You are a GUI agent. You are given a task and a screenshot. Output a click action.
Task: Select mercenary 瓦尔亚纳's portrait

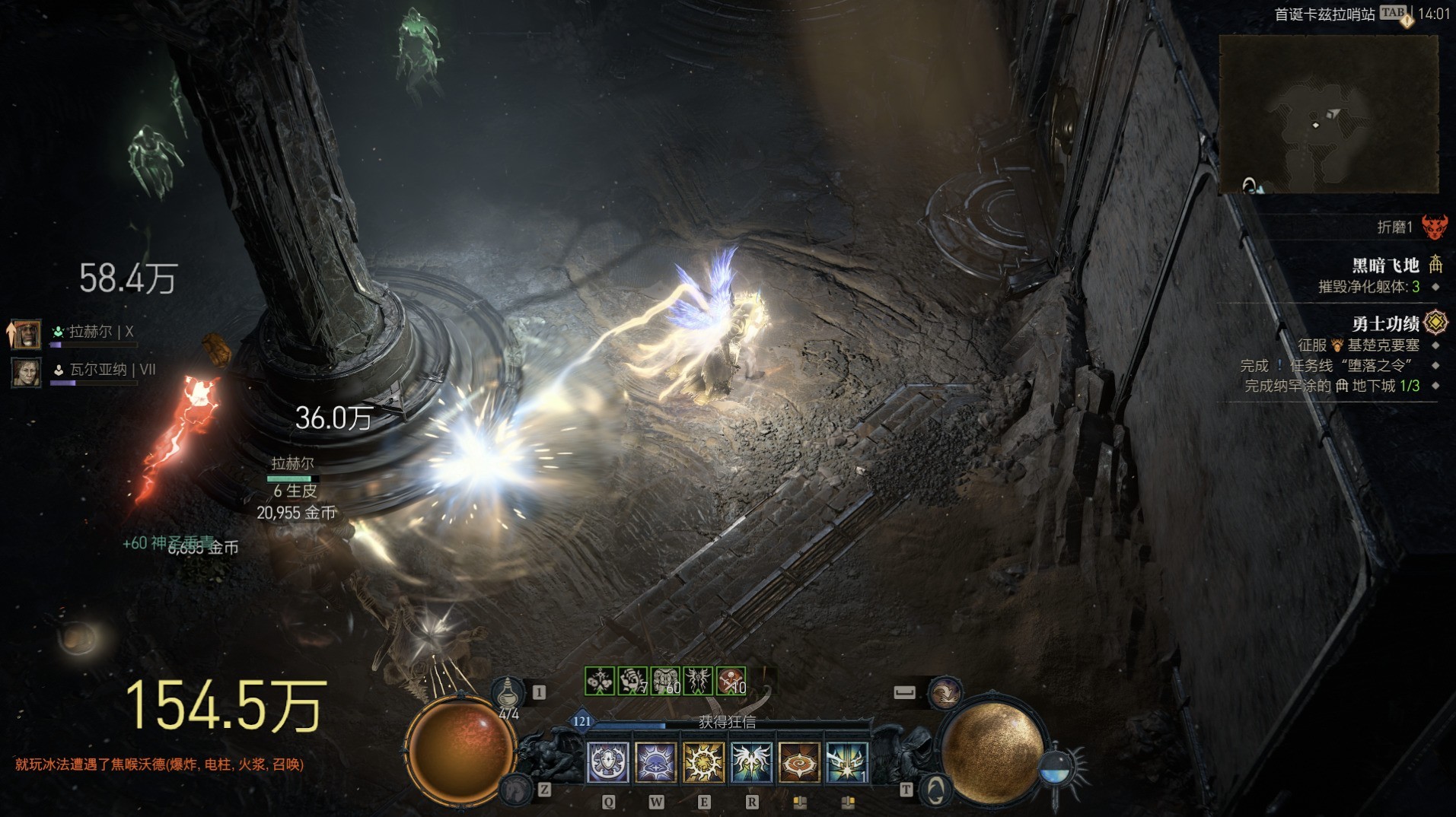[27, 372]
